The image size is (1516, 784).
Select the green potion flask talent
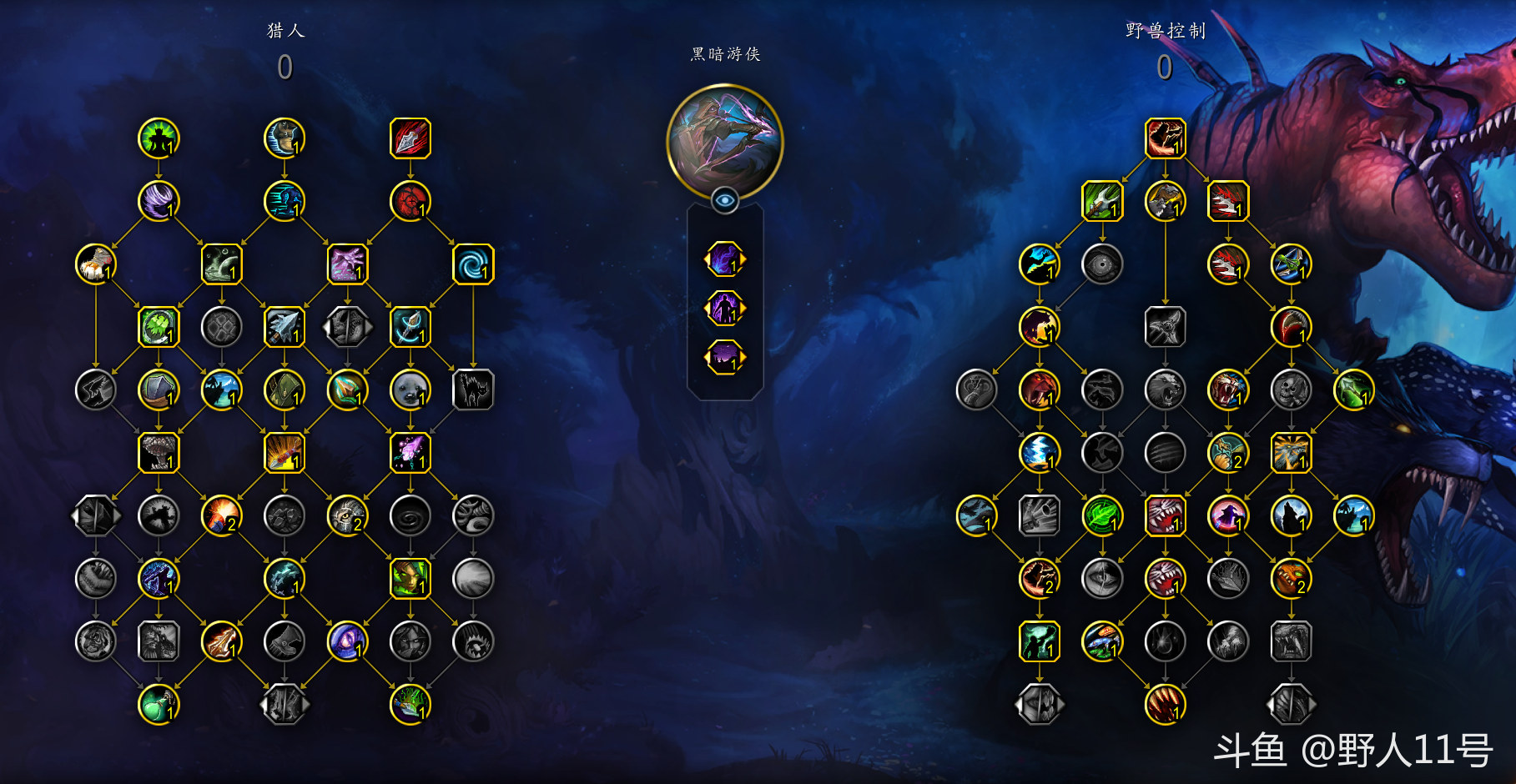159,704
